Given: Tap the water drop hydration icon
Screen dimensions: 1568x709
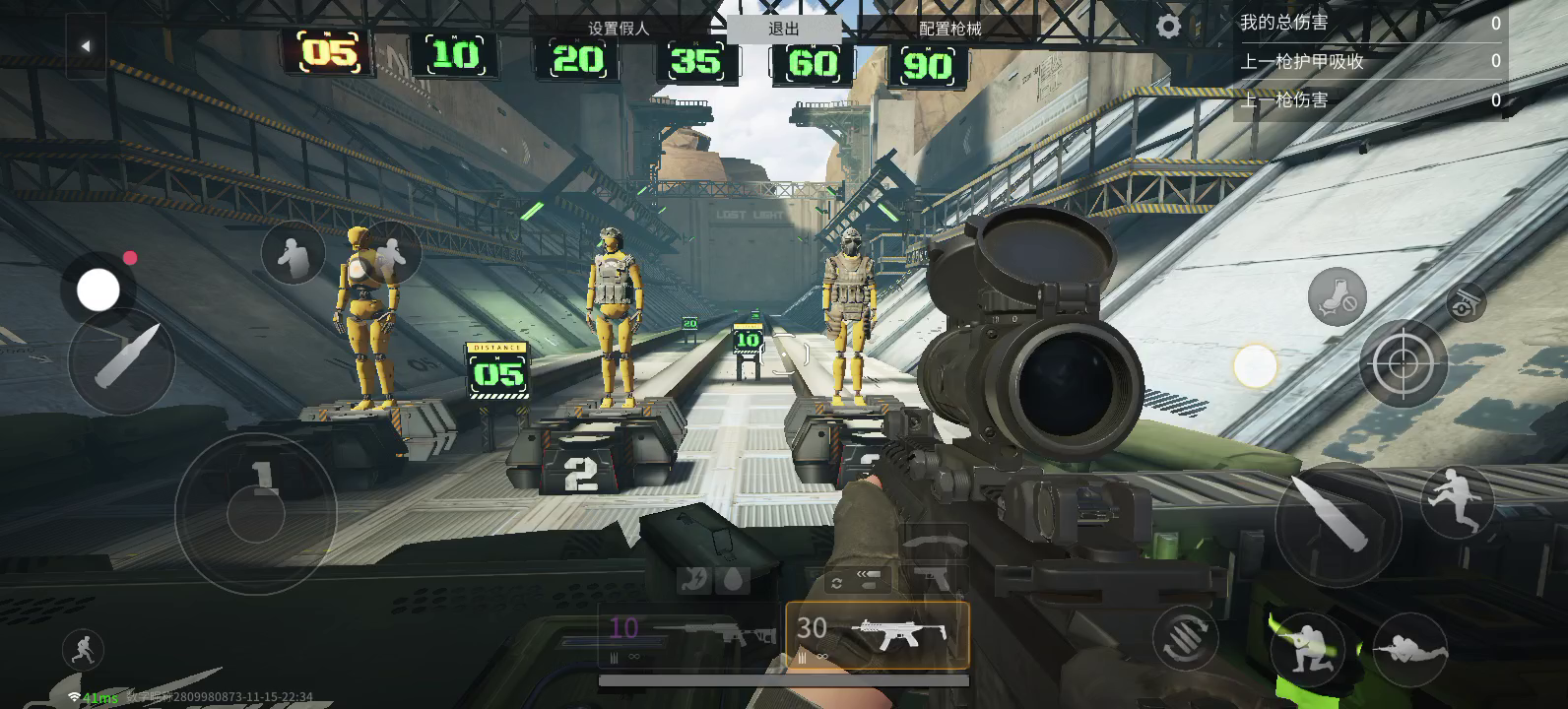Looking at the screenshot, I should [x=730, y=581].
